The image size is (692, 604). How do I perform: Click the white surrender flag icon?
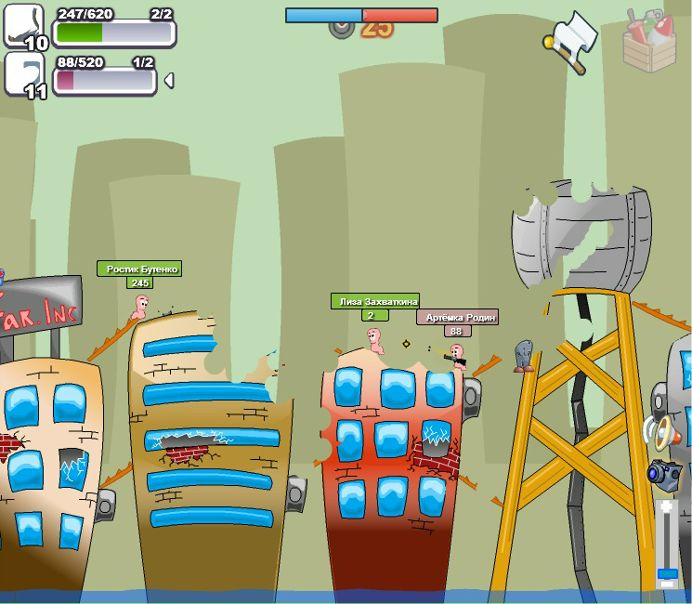pyautogui.click(x=573, y=37)
